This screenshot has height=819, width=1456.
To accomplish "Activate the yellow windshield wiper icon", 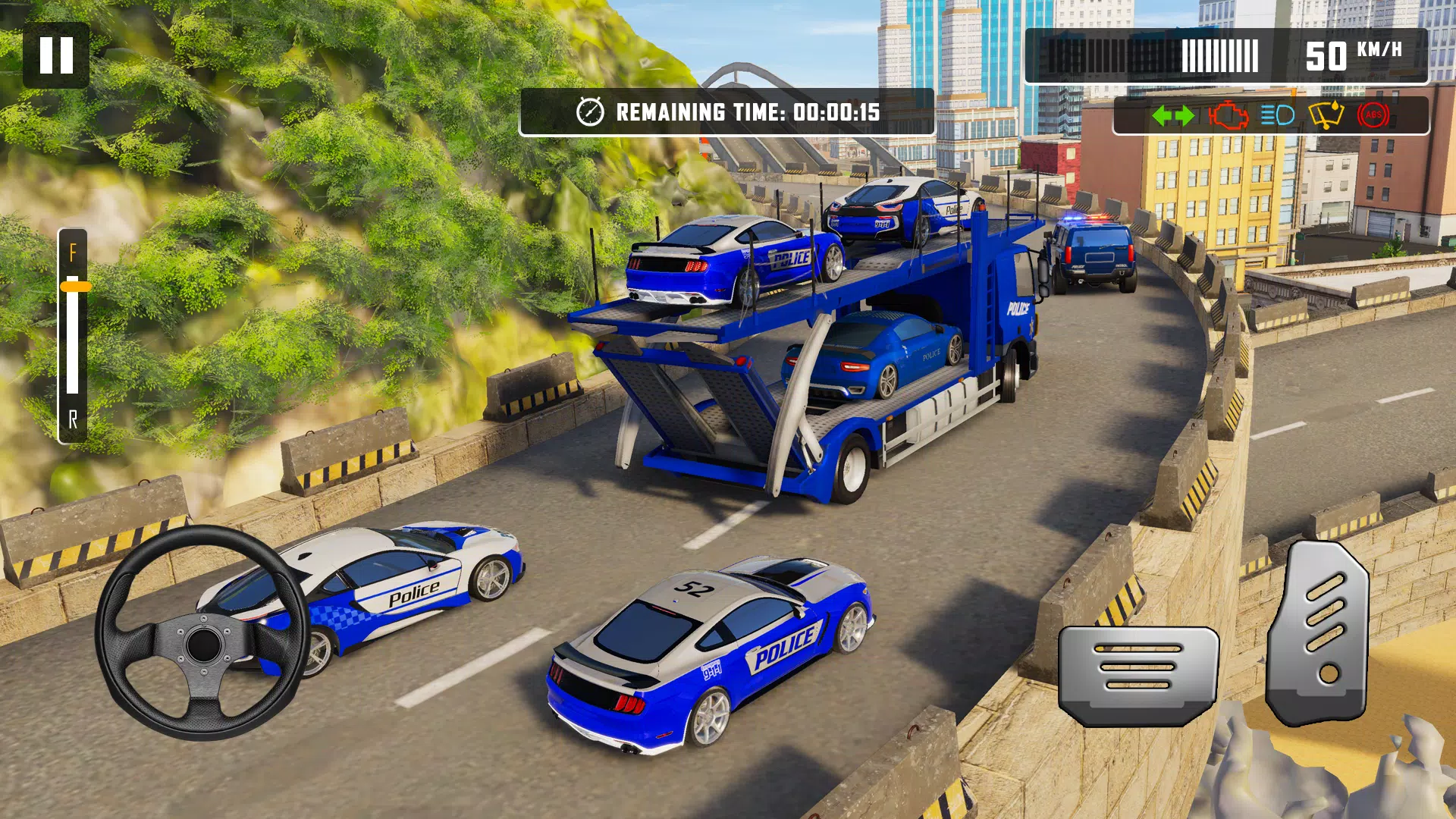I will click(1326, 116).
